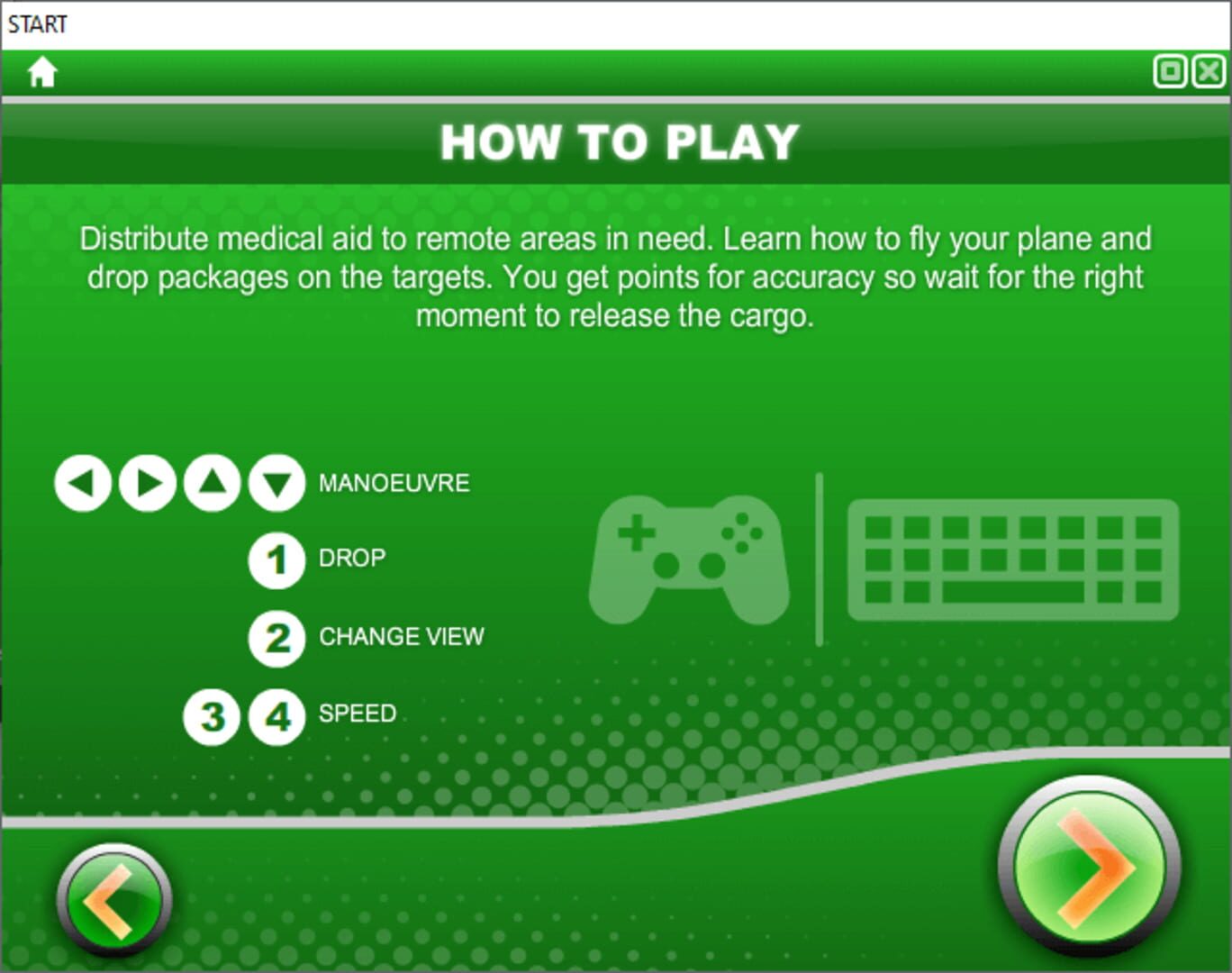
Task: Click the DROP label next to number 1
Action: click(351, 559)
